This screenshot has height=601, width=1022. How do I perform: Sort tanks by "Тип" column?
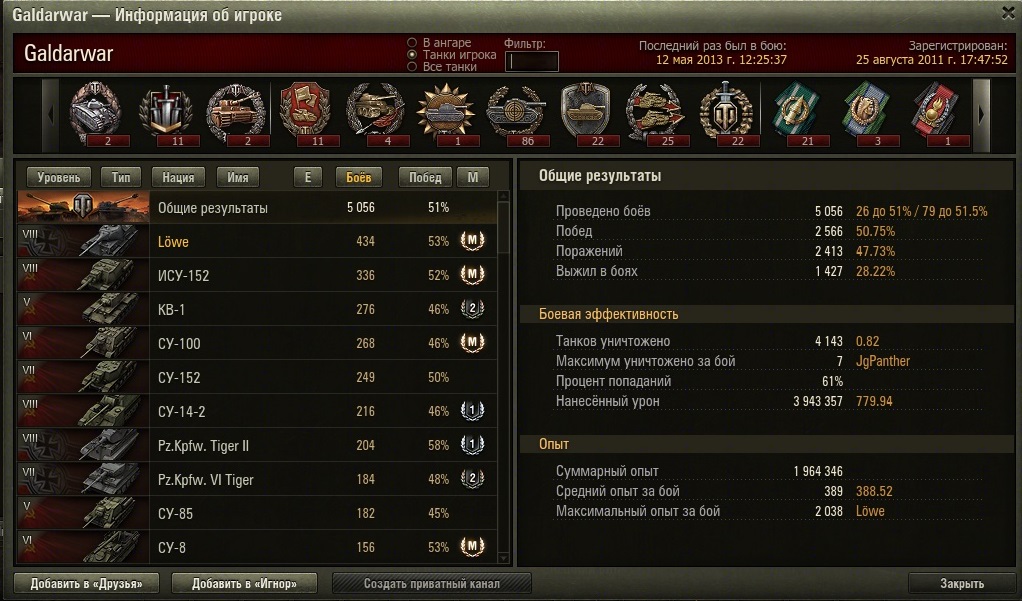coord(121,177)
